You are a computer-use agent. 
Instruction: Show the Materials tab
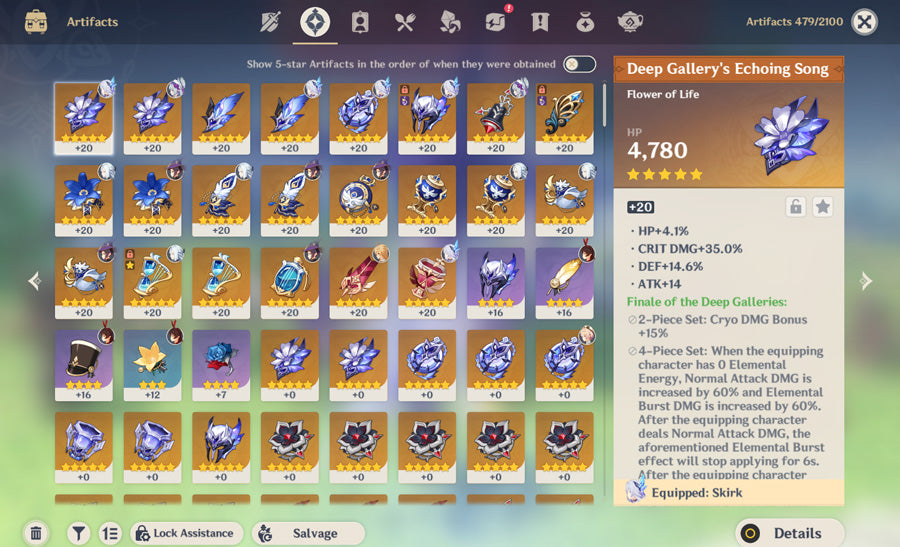[x=450, y=22]
